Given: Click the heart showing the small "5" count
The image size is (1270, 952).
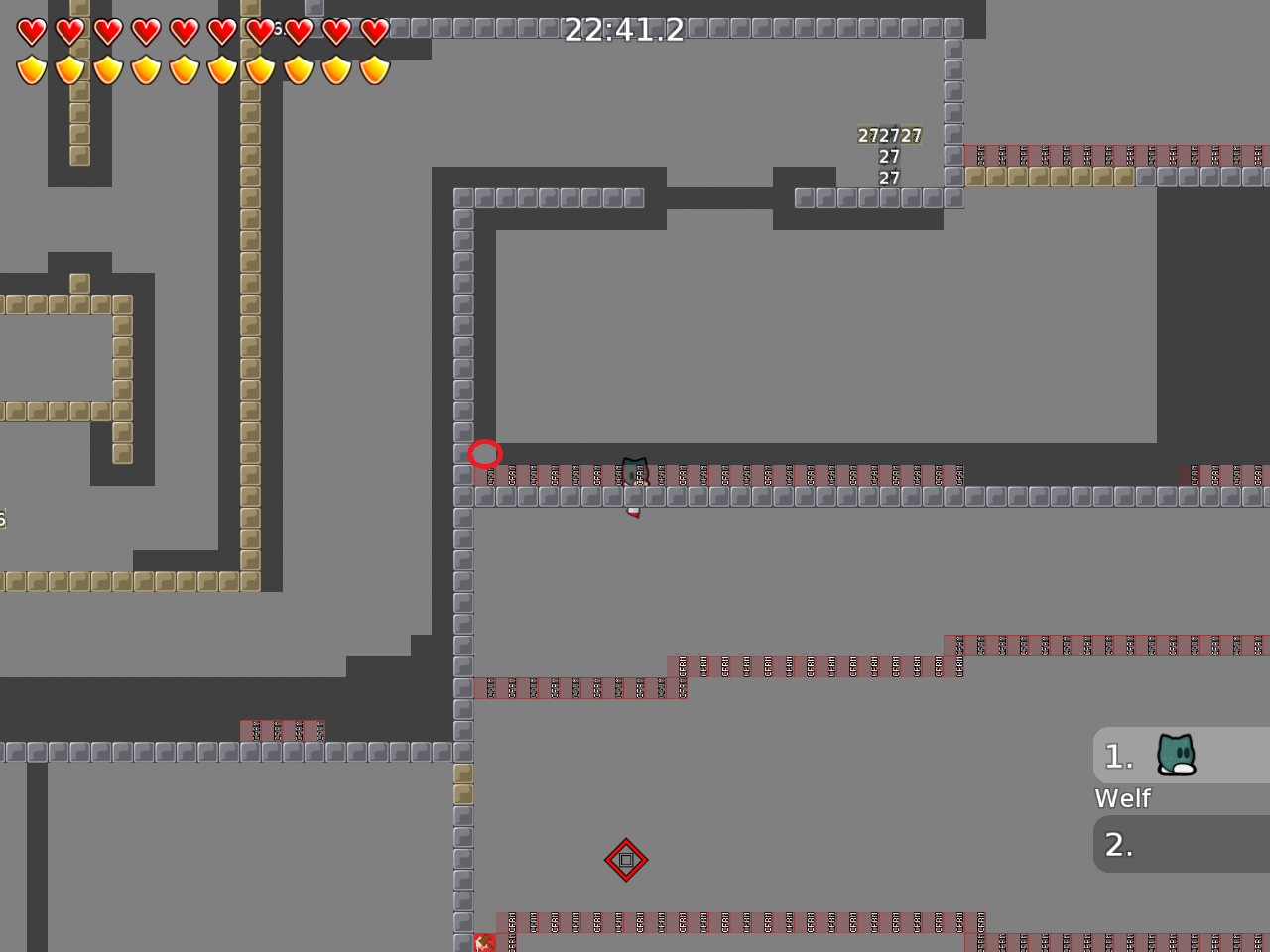Looking at the screenshot, I should [x=260, y=31].
